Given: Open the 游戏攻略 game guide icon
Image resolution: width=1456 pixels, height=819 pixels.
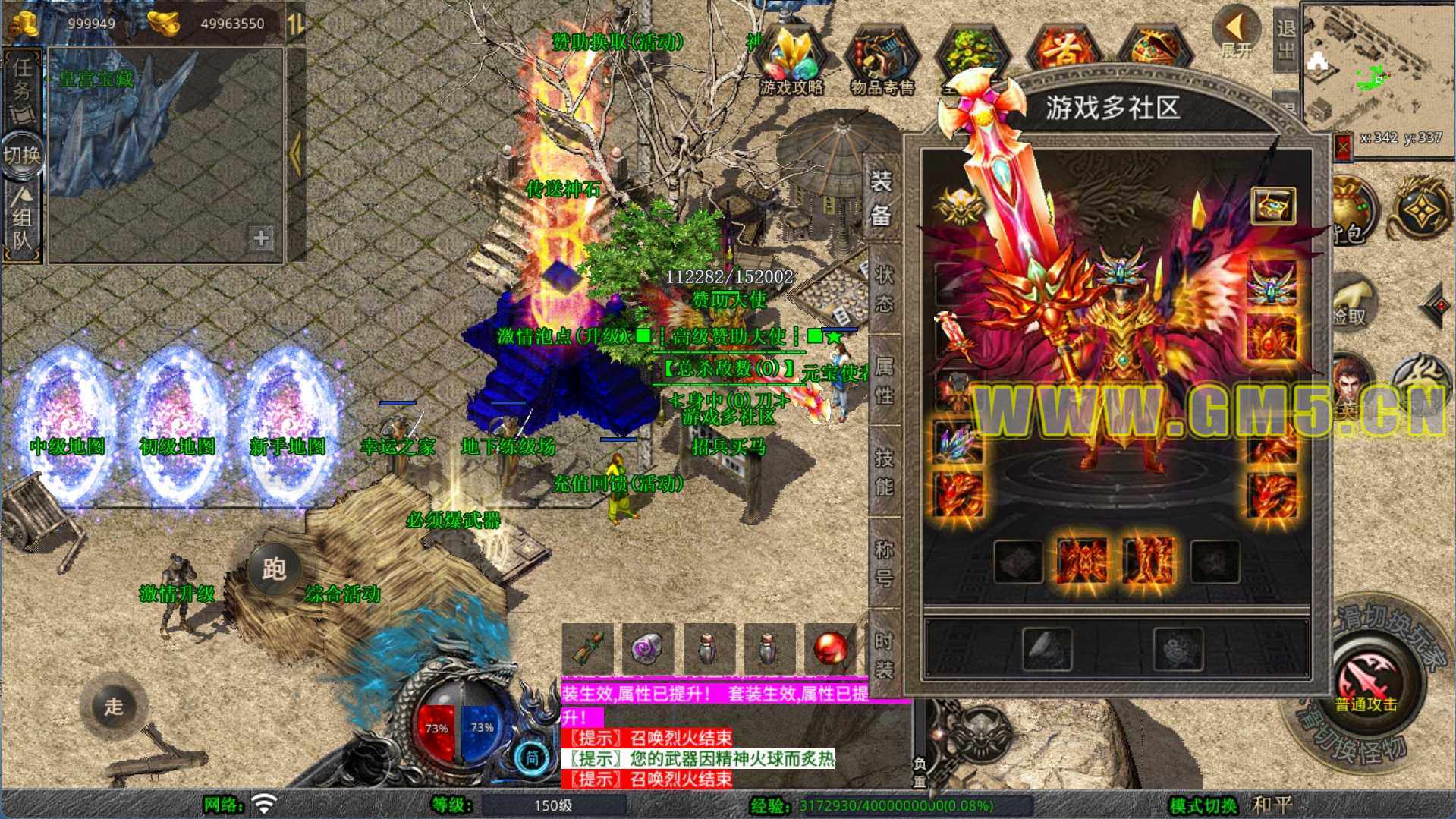Looking at the screenshot, I should click(x=791, y=62).
